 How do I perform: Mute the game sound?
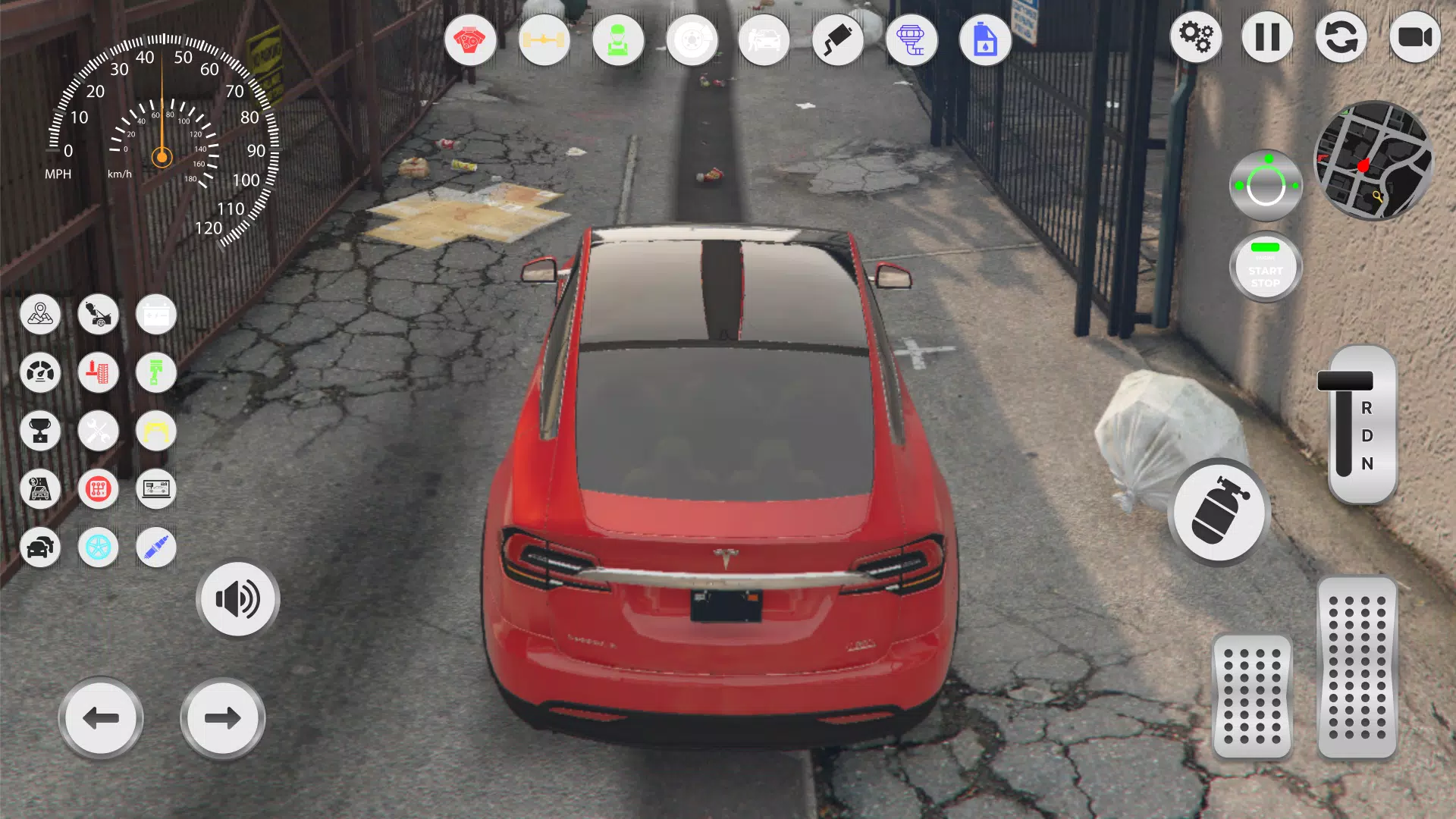237,598
